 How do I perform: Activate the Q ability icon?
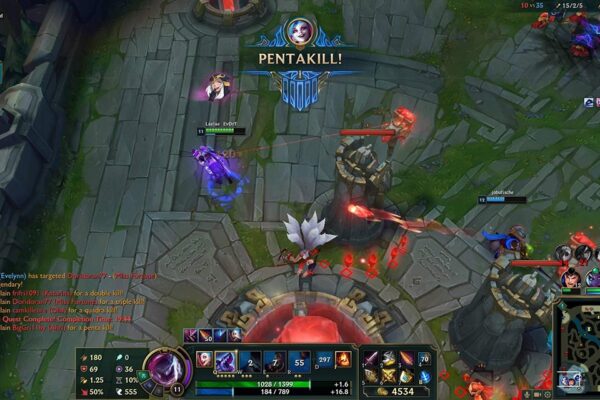click(227, 361)
